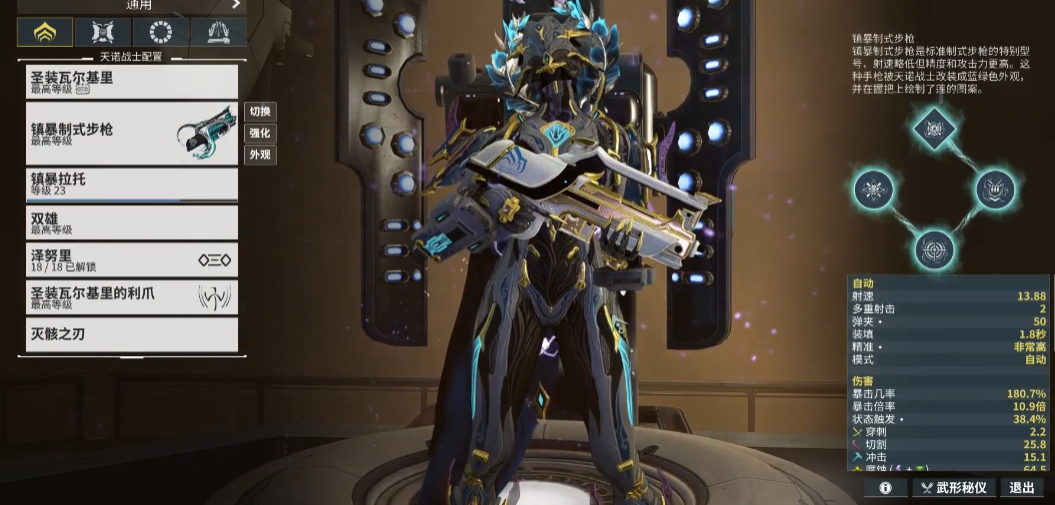The image size is (1055, 505).
Task: Choose the 灭骸之刃 row
Action: click(131, 334)
